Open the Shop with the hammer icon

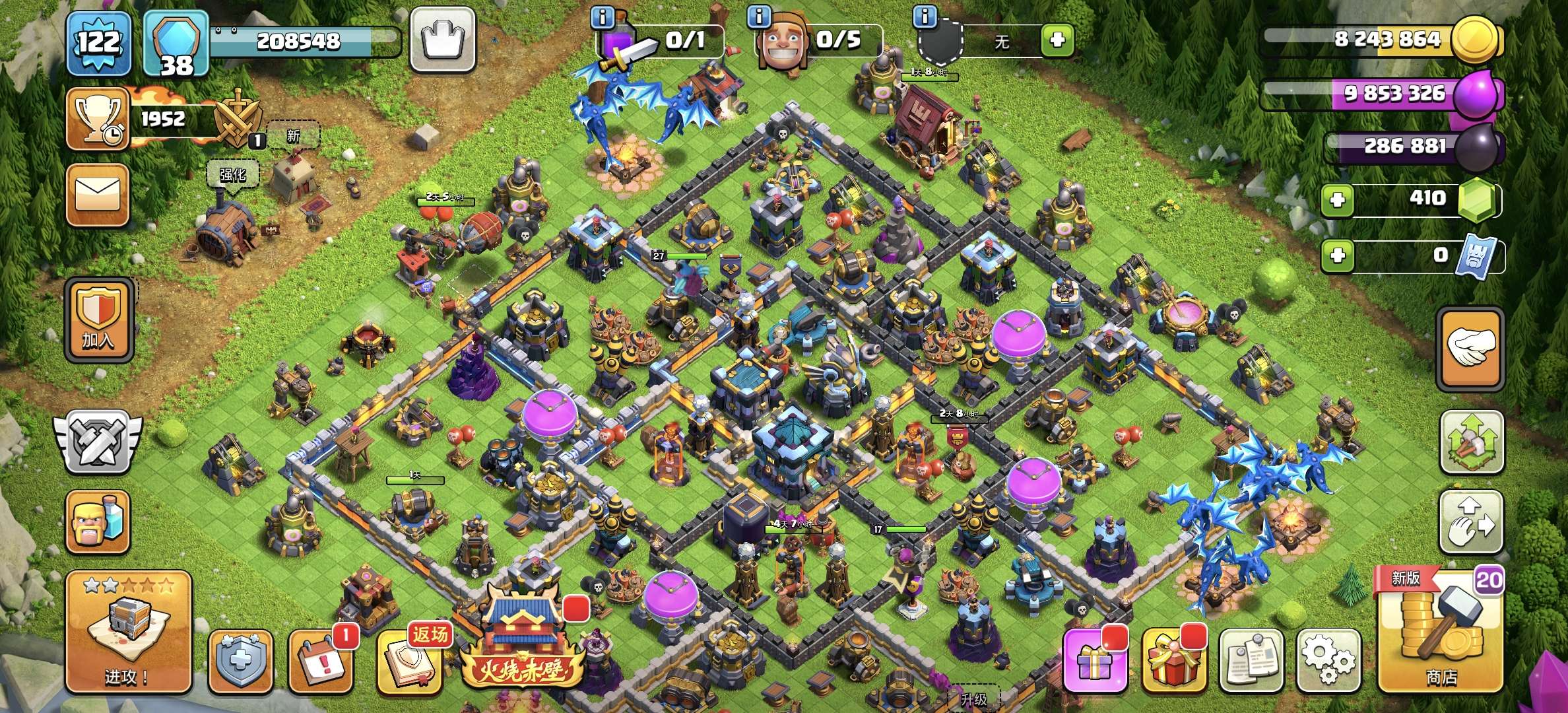pos(1440,631)
